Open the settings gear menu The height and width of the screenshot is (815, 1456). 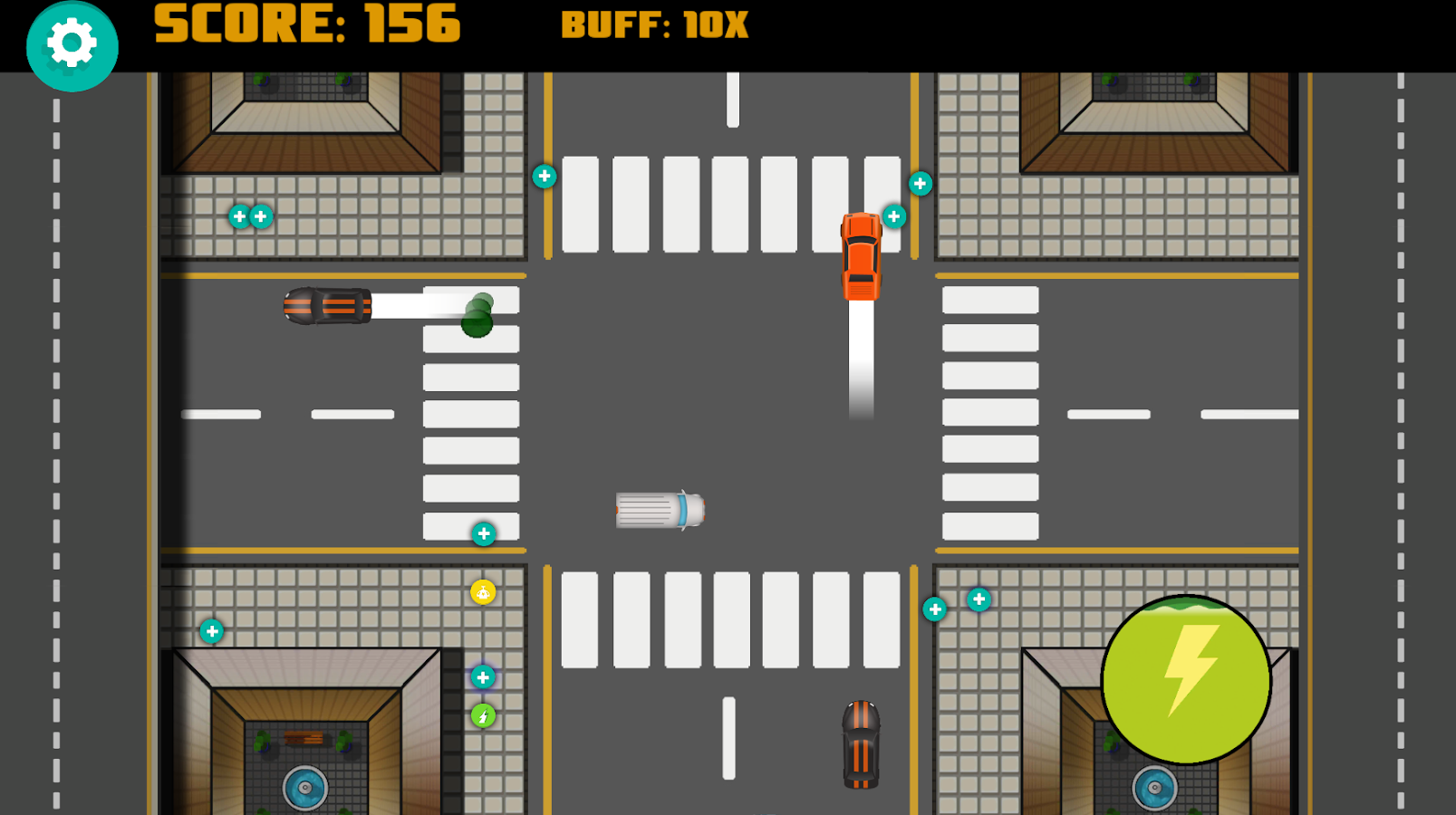[x=72, y=44]
